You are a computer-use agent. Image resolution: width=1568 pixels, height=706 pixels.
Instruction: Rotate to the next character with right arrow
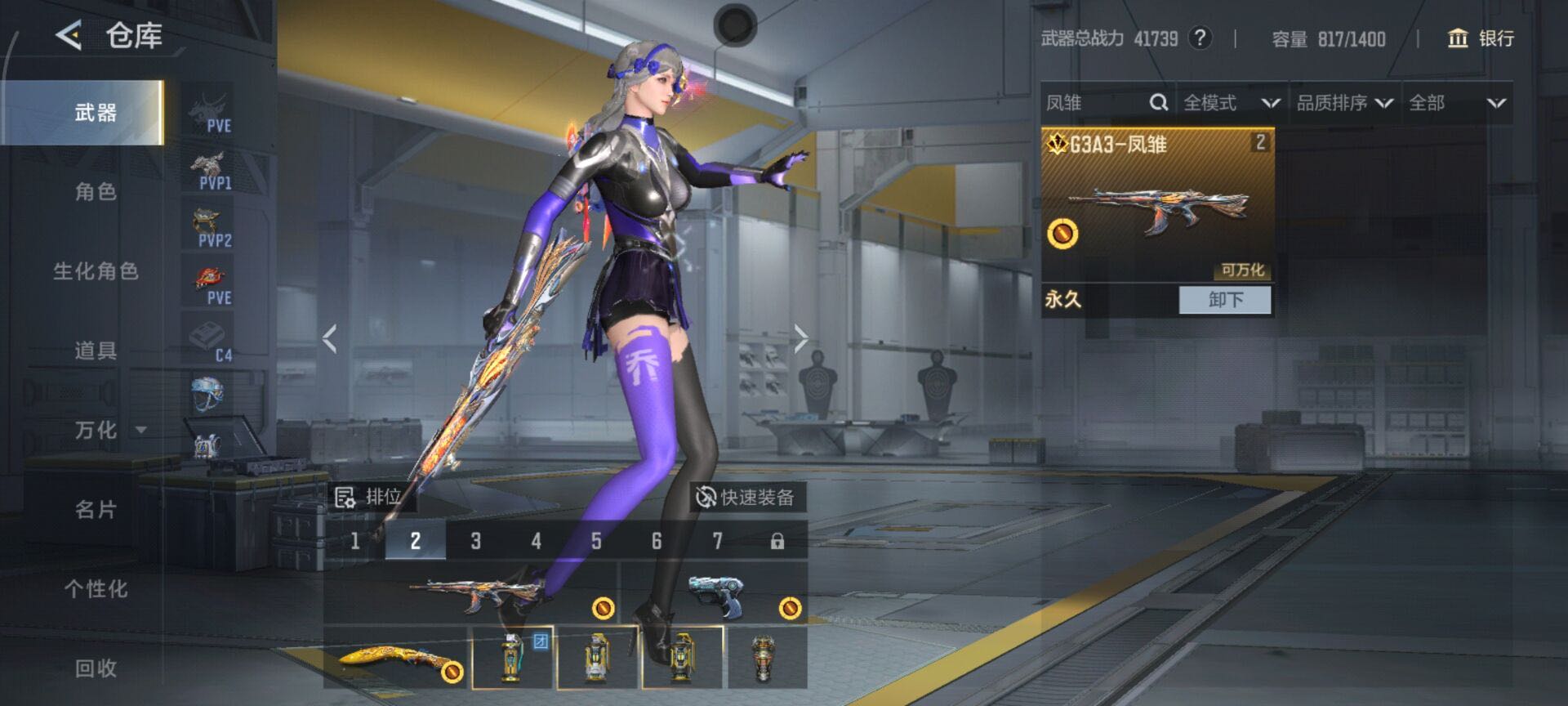tap(800, 337)
